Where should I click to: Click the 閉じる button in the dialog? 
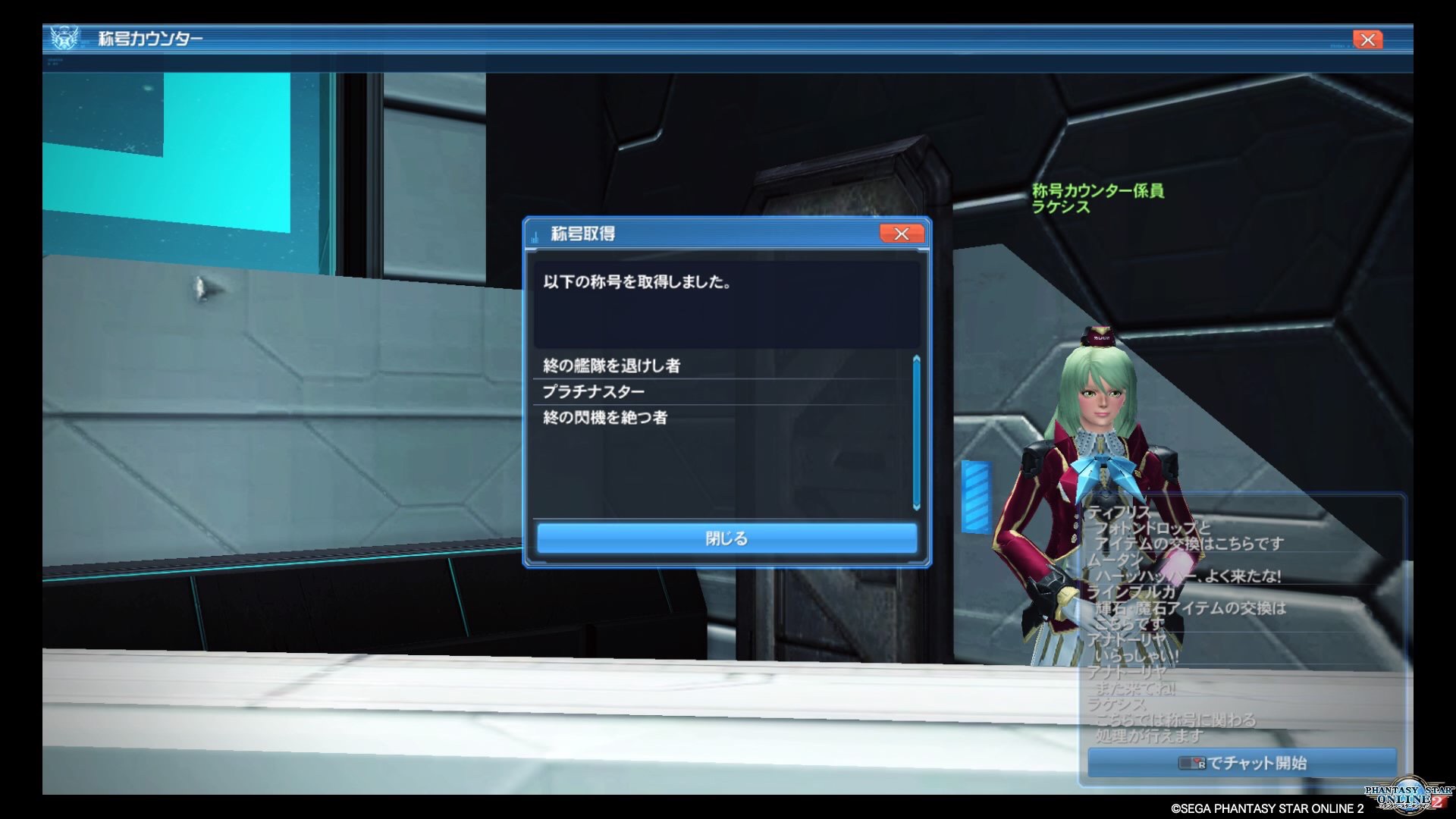click(x=726, y=538)
